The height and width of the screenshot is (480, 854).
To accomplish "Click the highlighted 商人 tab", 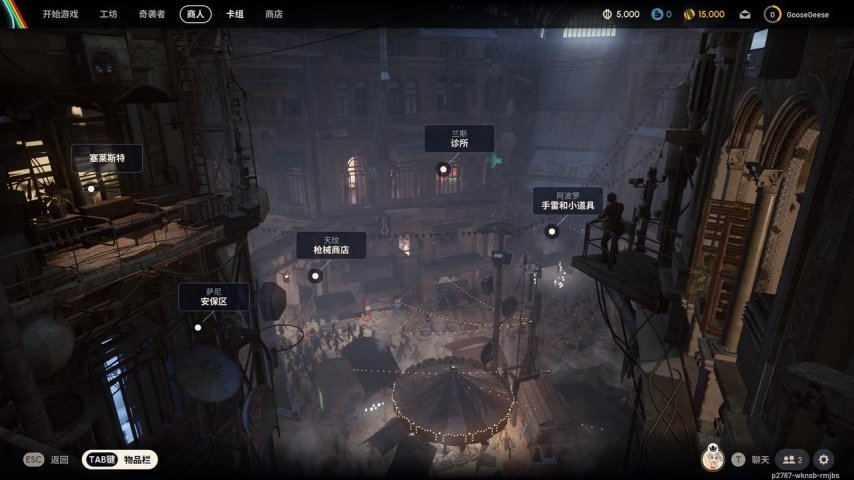I will pyautogui.click(x=195, y=15).
